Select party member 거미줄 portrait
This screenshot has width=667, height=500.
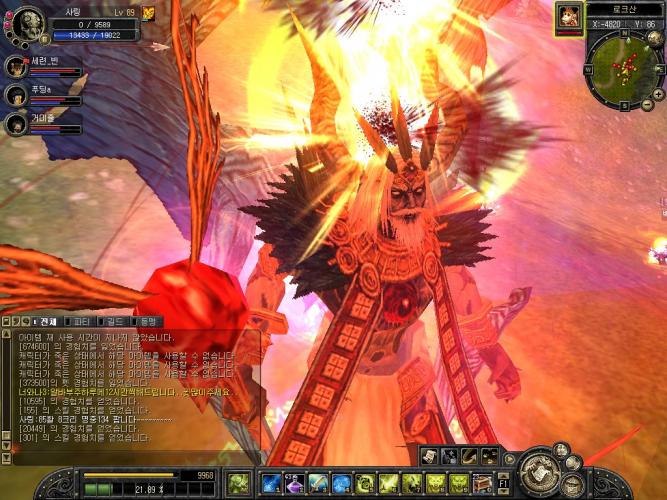(16, 124)
